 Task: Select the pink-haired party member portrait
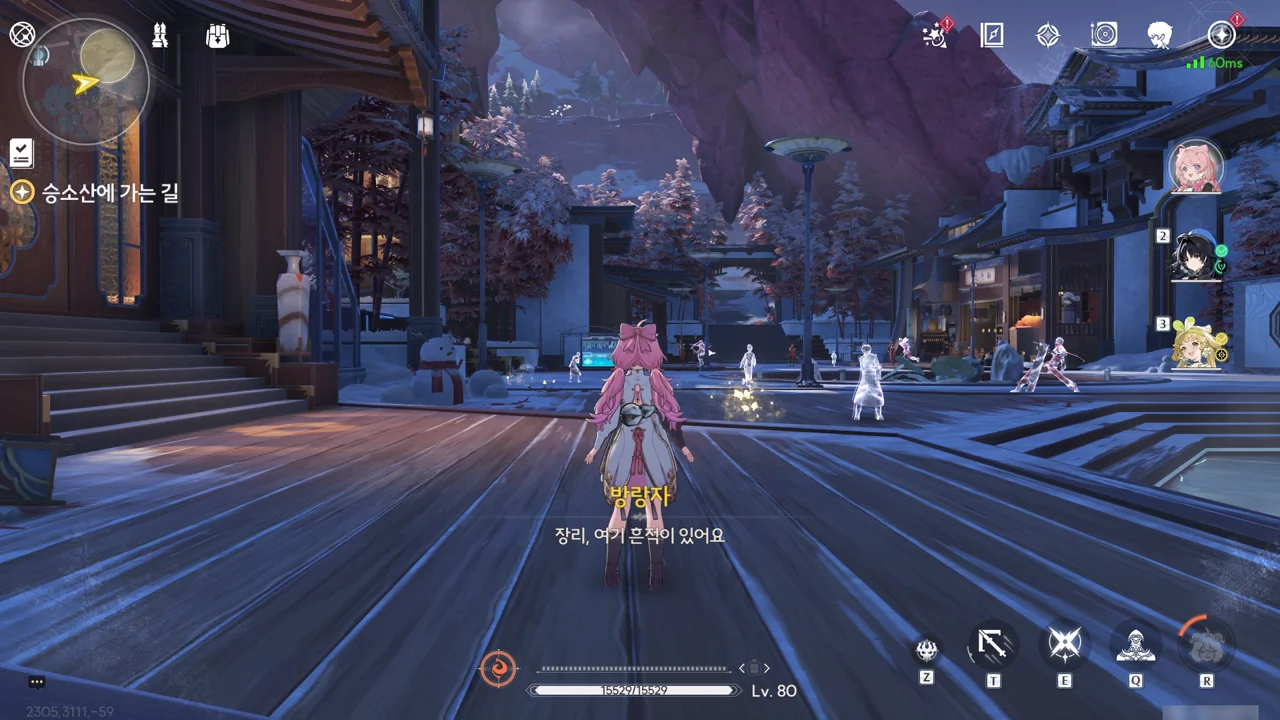click(x=1196, y=166)
